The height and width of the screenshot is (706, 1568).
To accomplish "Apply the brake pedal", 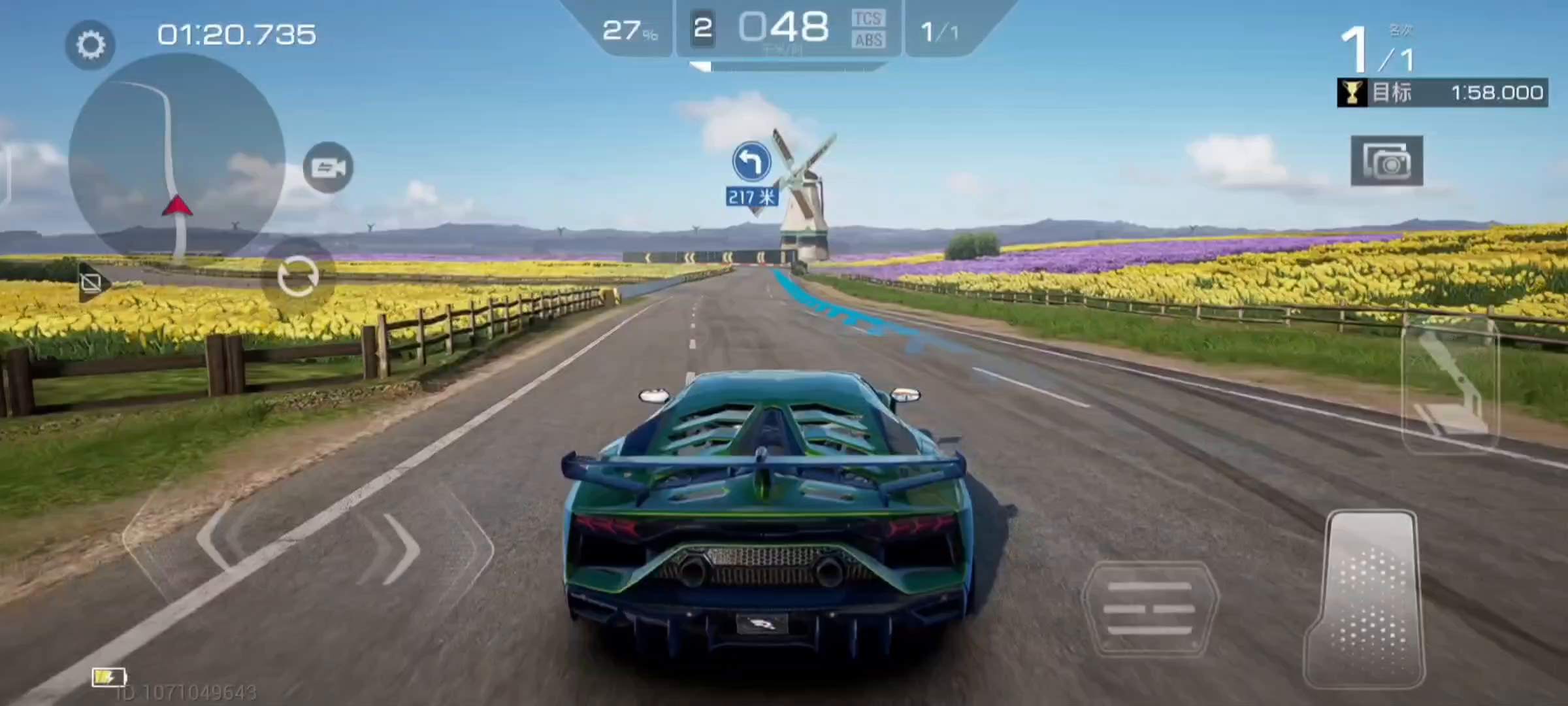I will coord(1150,609).
